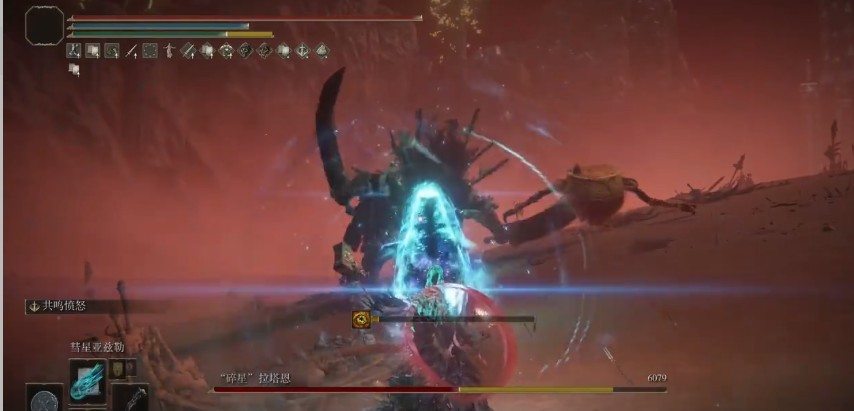Select the Comet Azur (彗星亚兹勒) spell slot
The height and width of the screenshot is (411, 854).
[x=86, y=378]
